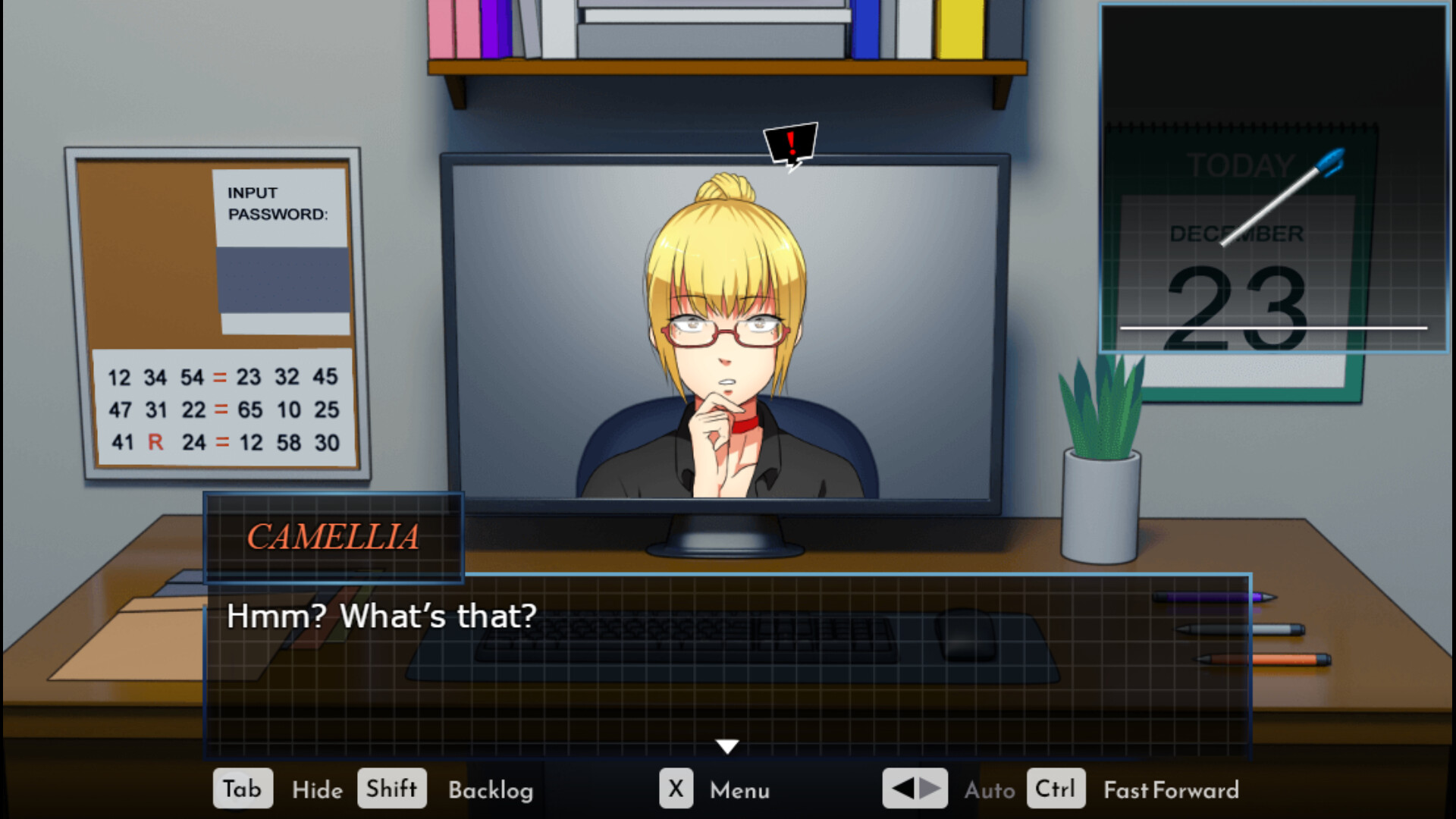Click the left-right arrow icon near Auto
Viewport: 1456px width, 819px height.
pos(915,789)
